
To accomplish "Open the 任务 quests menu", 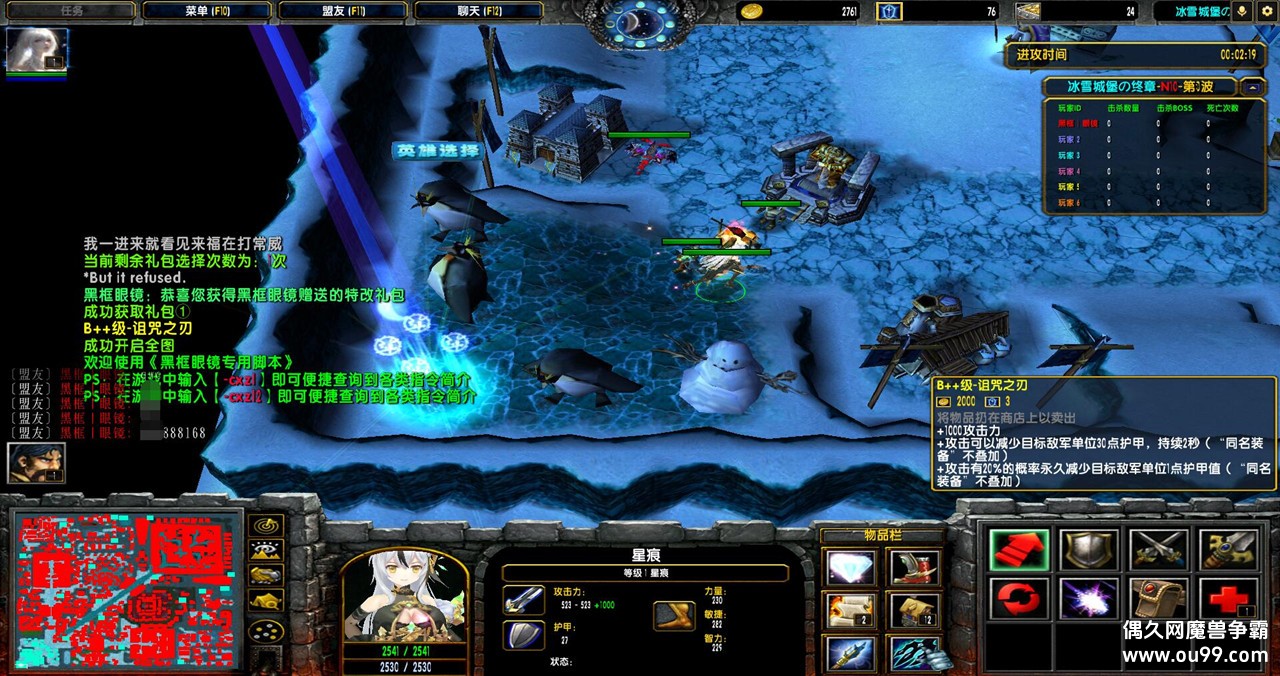I will 70,11.
